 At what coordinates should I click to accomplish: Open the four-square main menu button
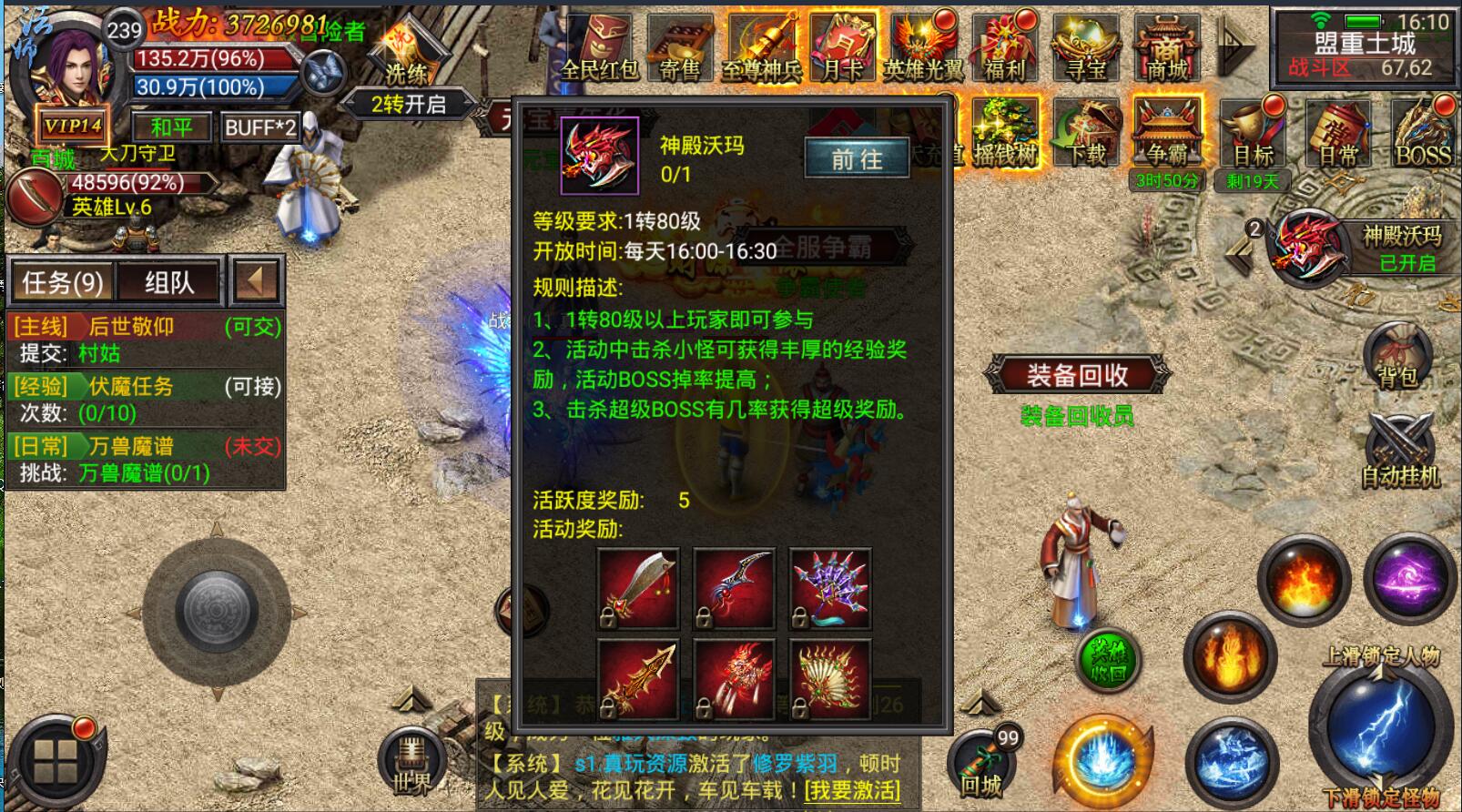55,761
